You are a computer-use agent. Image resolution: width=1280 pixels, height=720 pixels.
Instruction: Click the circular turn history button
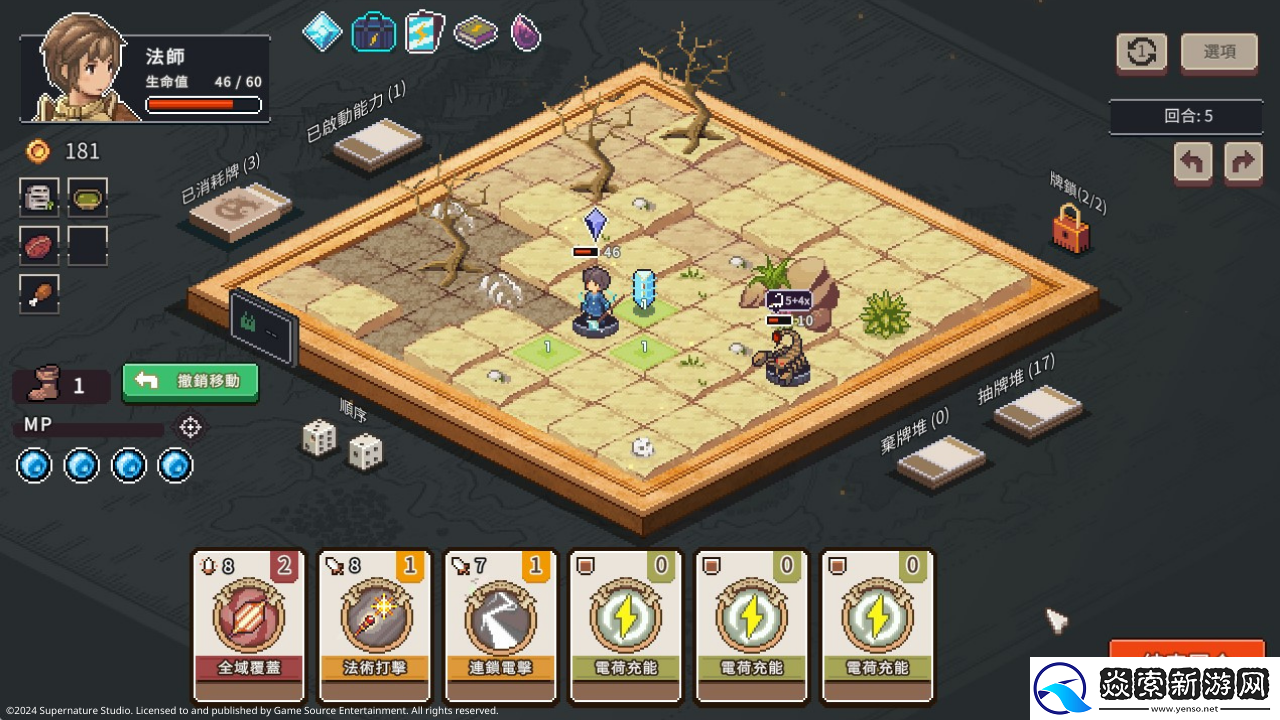pos(1141,52)
